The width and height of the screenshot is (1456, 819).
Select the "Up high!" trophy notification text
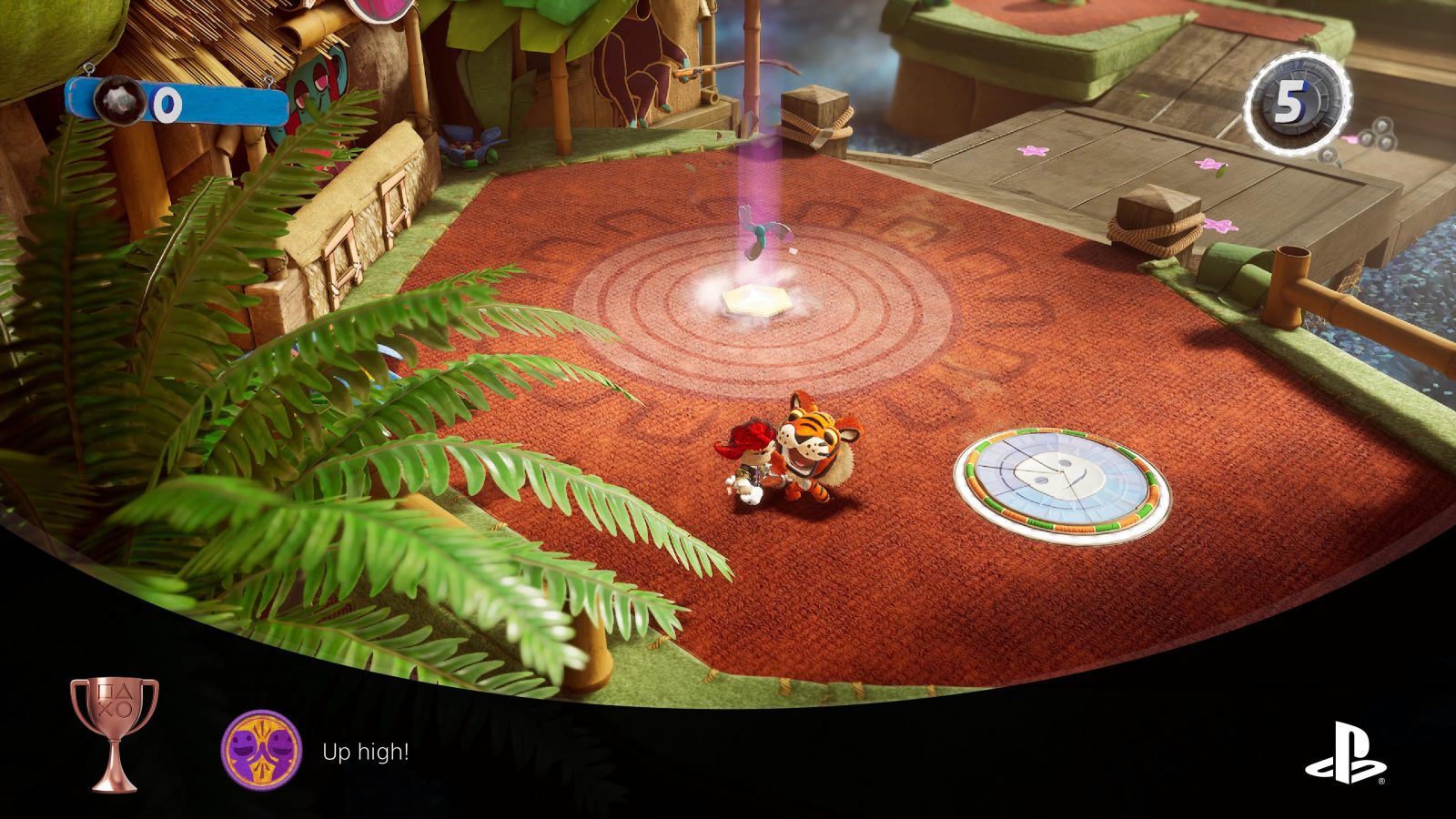point(365,753)
